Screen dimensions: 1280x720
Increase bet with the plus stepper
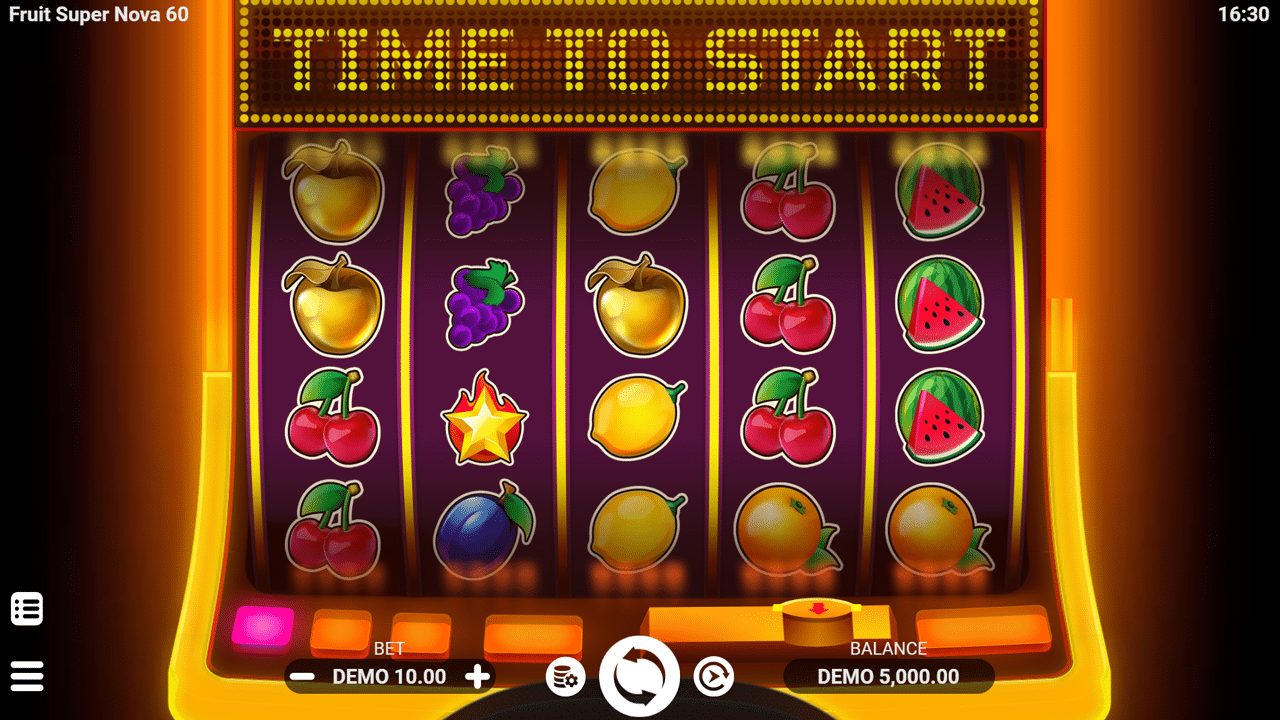click(x=475, y=677)
